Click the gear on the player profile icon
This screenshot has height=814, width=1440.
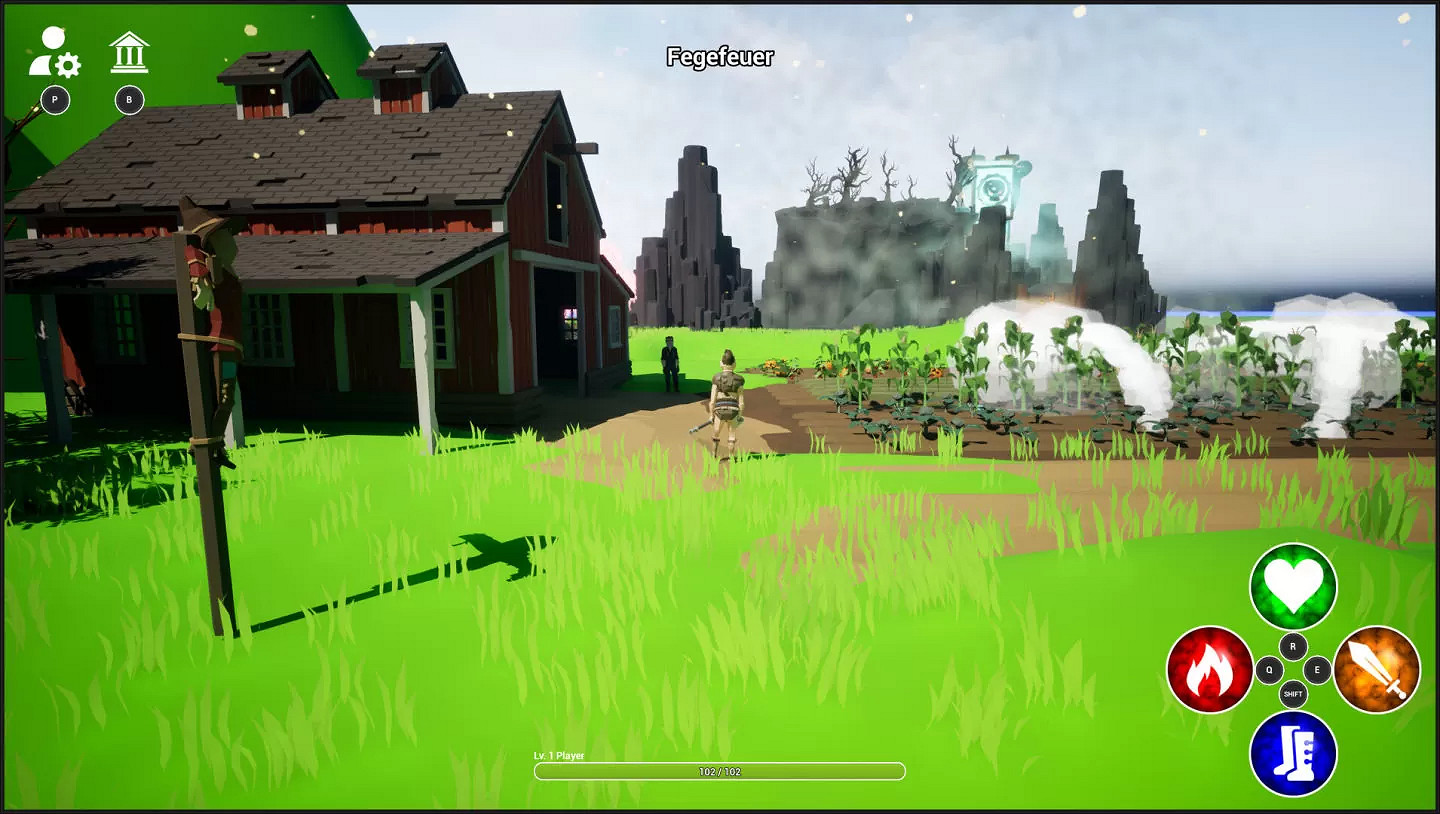66,65
